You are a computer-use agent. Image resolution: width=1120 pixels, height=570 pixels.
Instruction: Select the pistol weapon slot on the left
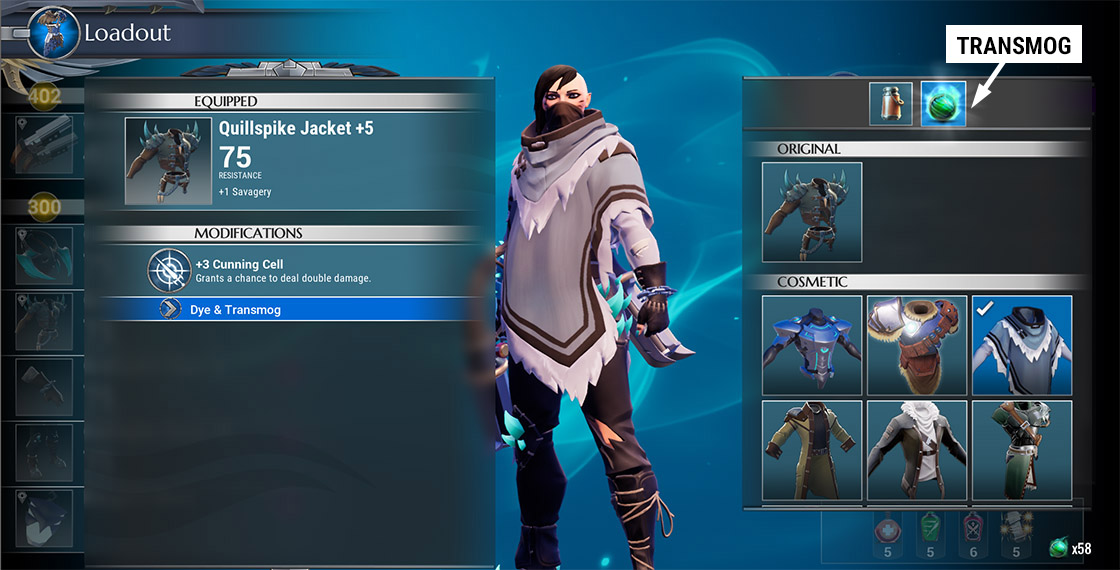point(43,146)
